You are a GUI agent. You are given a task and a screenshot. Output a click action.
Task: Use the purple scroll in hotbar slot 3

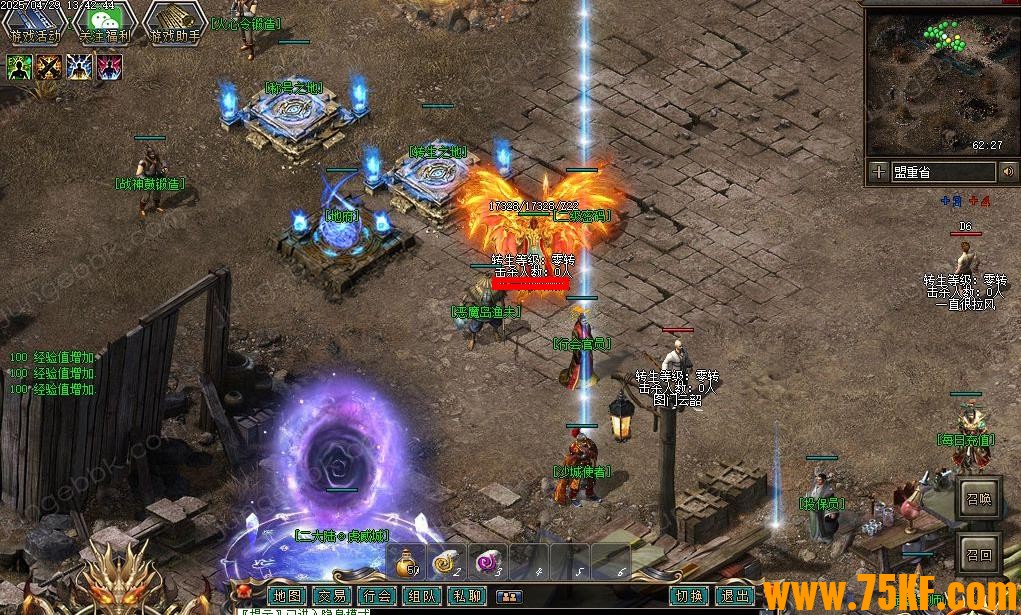[487, 563]
